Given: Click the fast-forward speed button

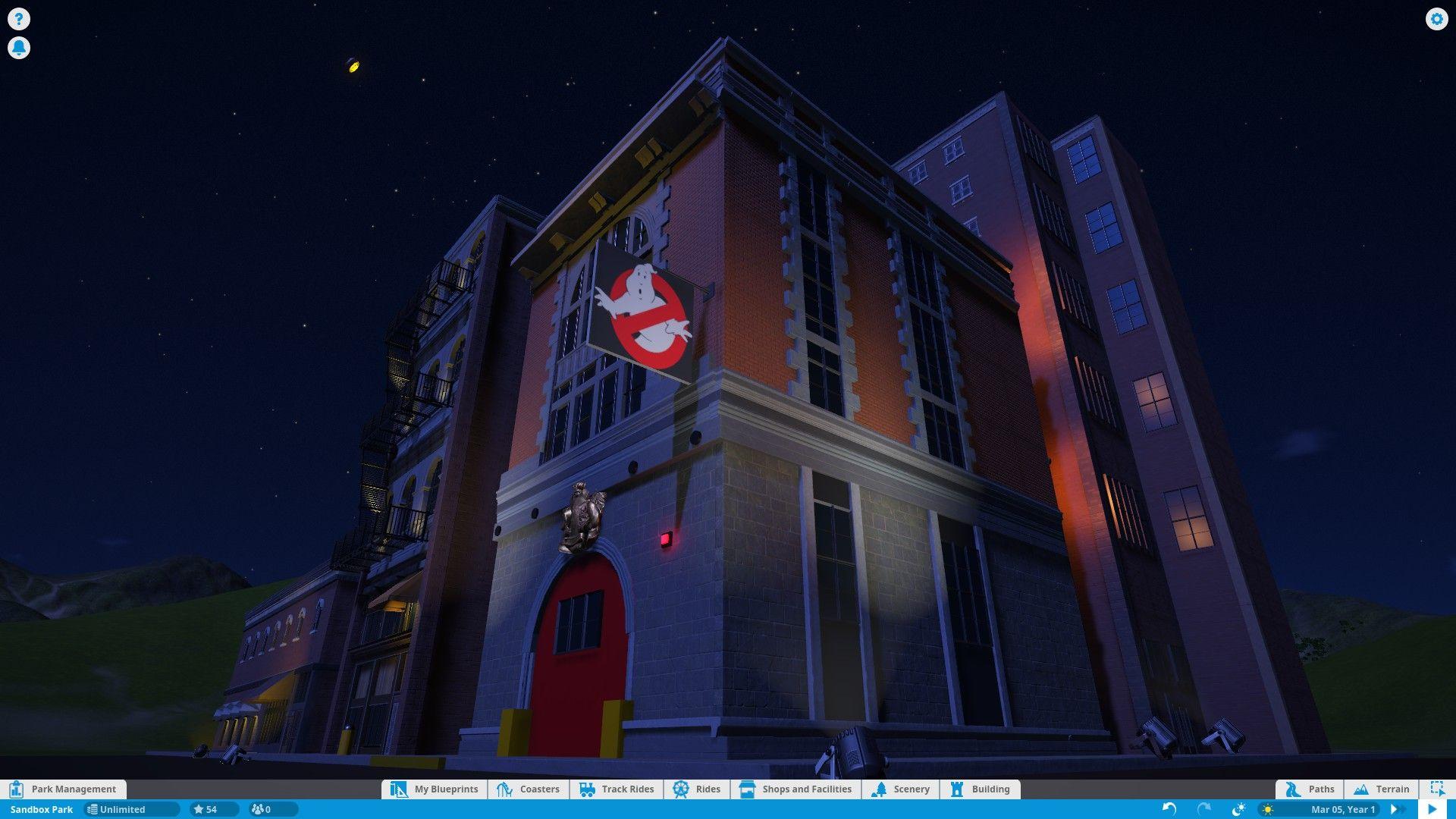Looking at the screenshot, I should (1394, 809).
